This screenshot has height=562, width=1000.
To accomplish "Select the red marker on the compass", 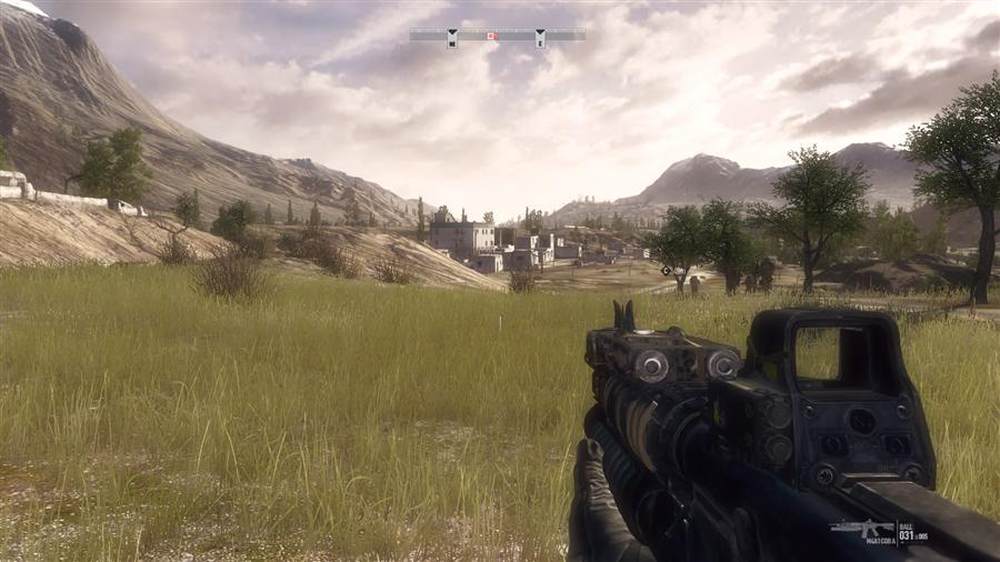I will click(x=490, y=36).
